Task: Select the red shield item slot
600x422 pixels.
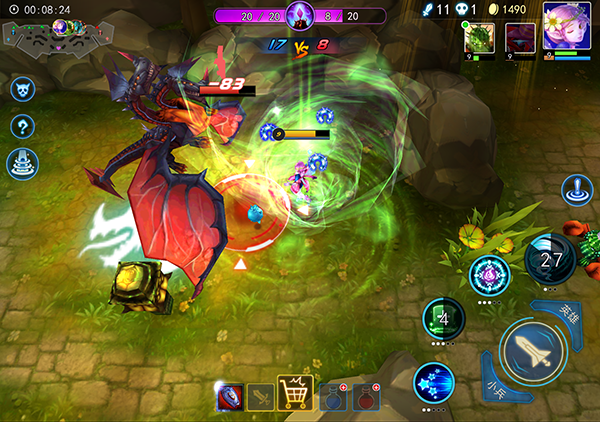Action: click(230, 397)
